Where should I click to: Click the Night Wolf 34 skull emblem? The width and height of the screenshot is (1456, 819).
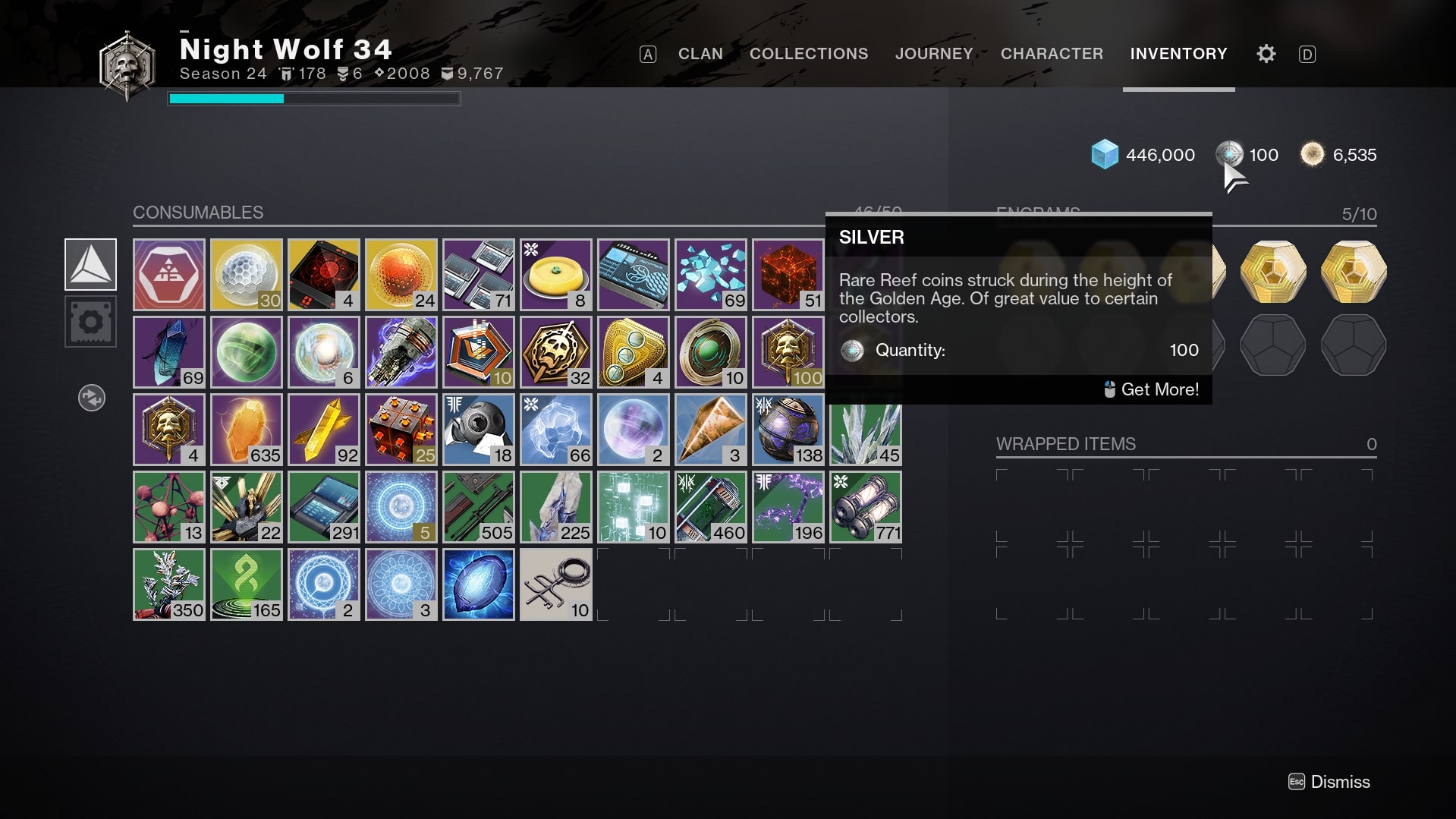[x=127, y=65]
